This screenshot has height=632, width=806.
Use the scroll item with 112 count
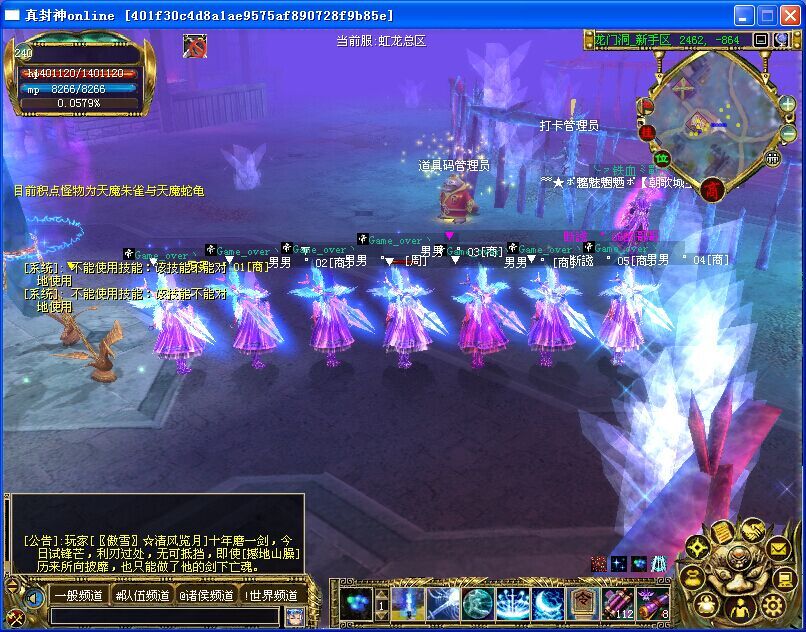click(x=617, y=603)
